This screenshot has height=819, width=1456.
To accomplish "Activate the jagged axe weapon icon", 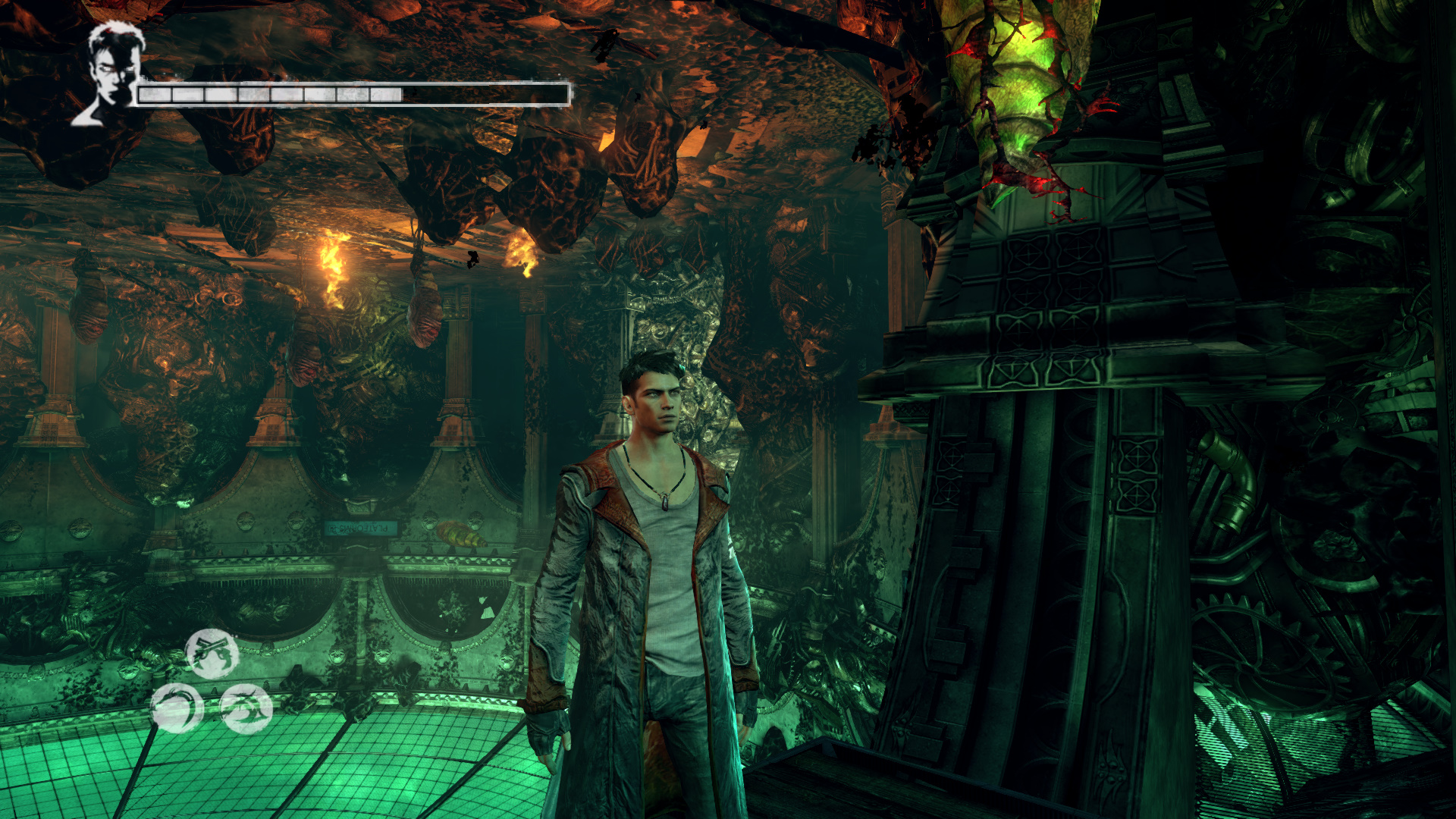I will [246, 708].
